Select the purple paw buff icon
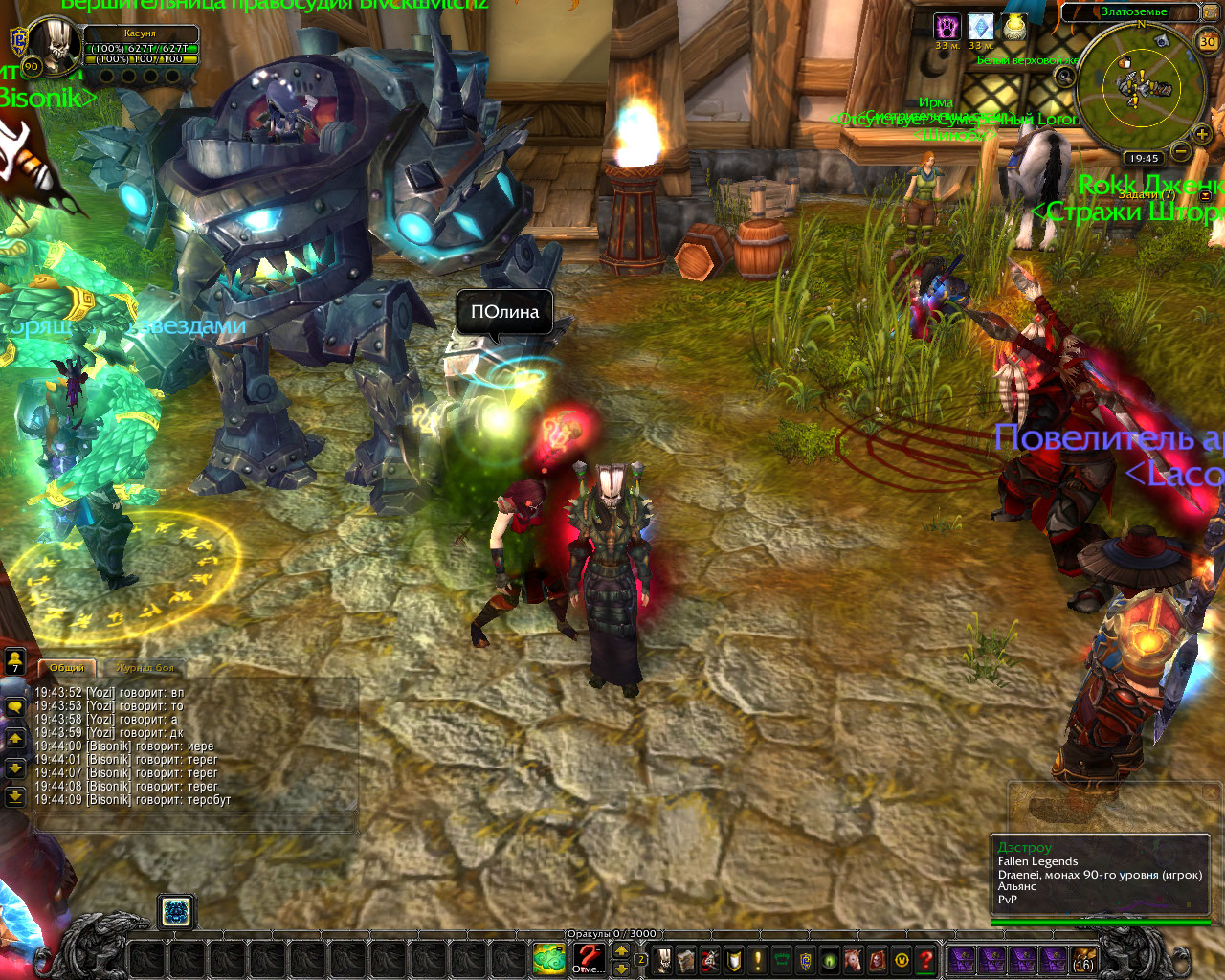The width and height of the screenshot is (1225, 980). pyautogui.click(x=947, y=27)
